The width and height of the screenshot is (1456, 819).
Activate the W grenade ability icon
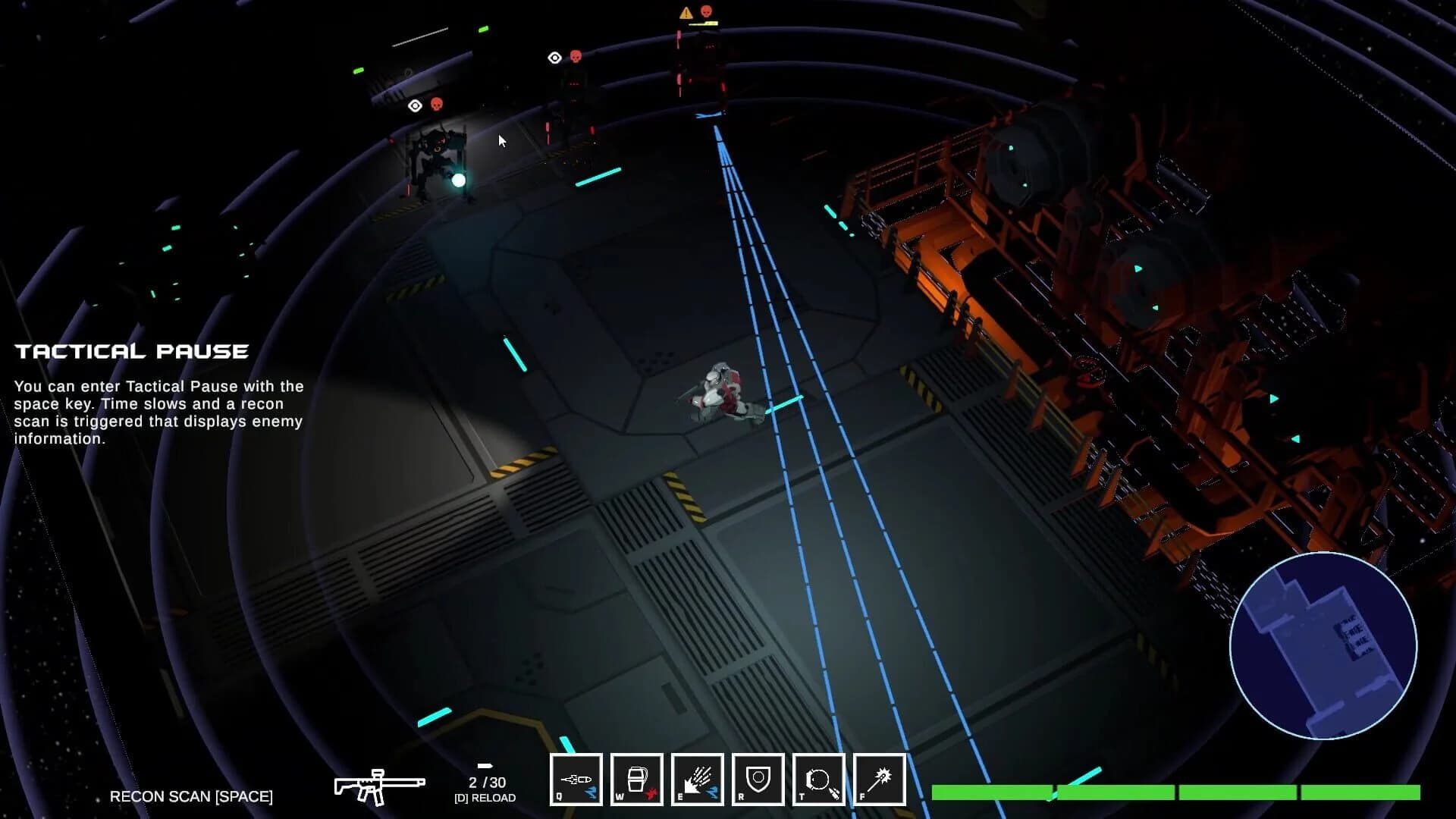point(637,779)
